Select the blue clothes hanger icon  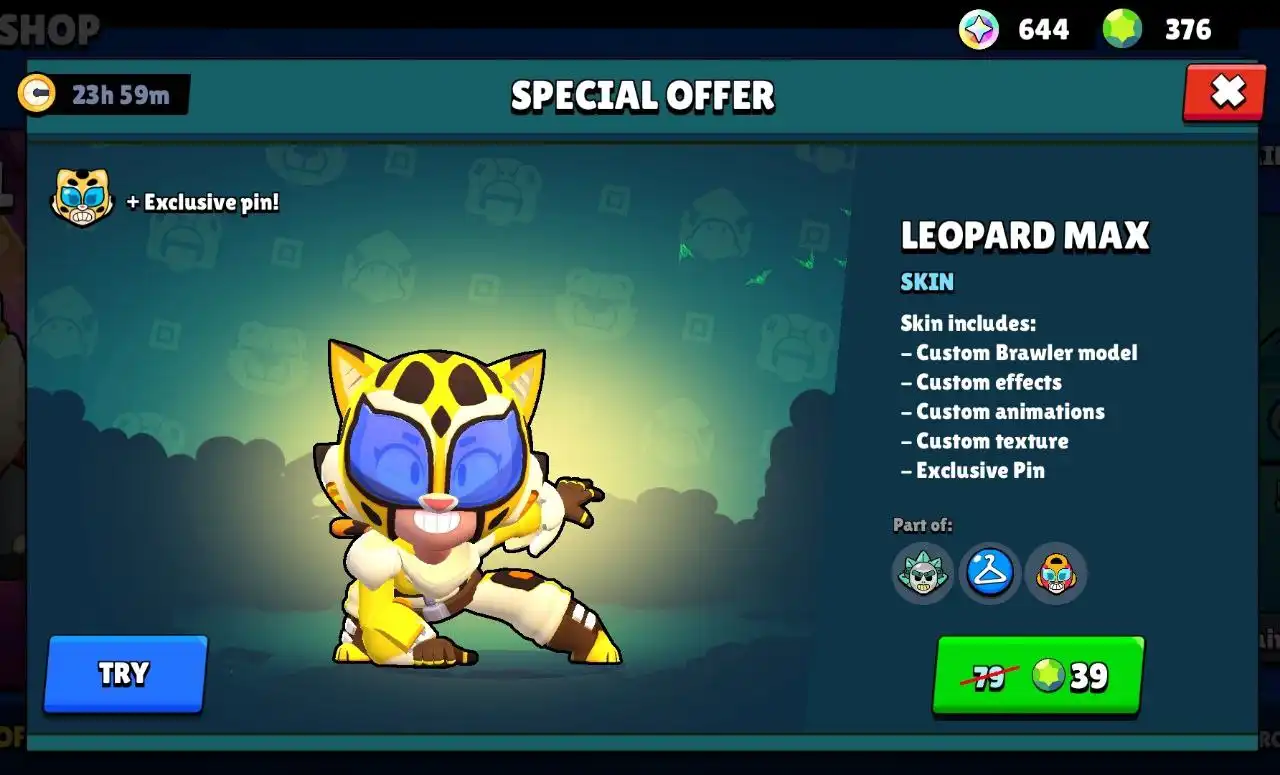point(990,573)
